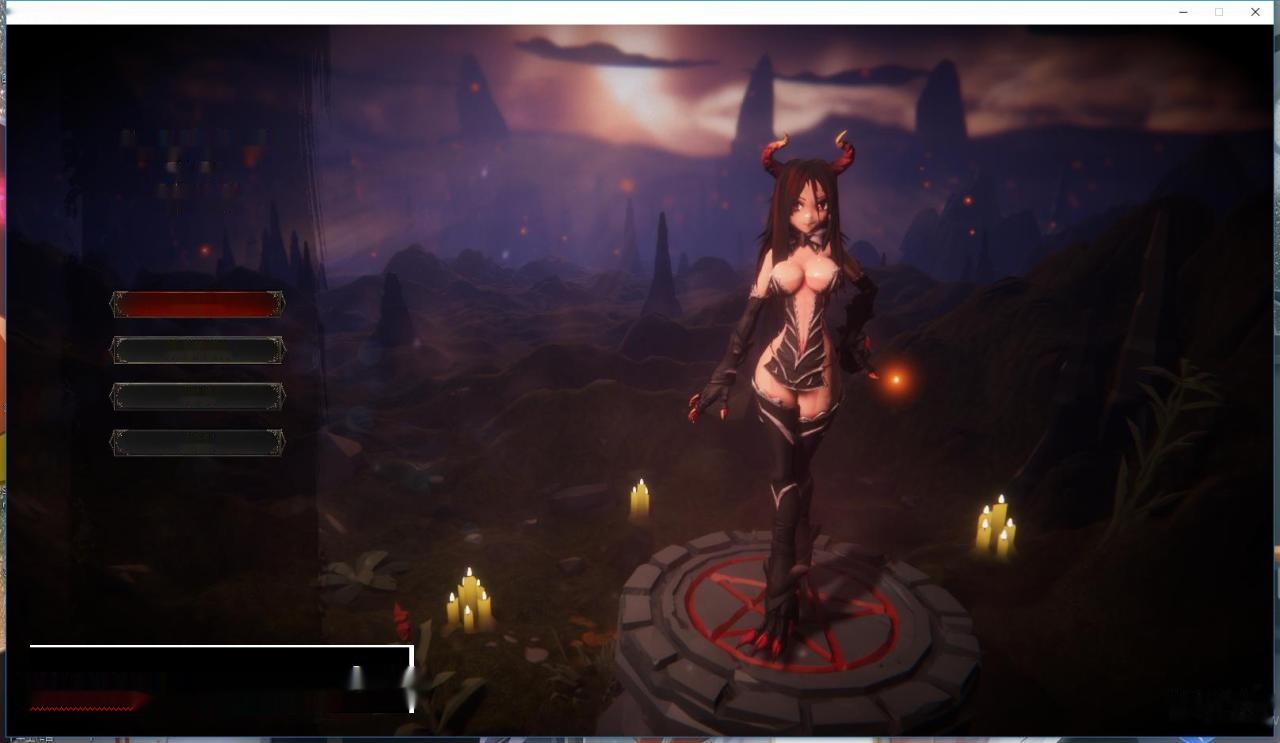
Task: Maximize the game window
Action: (1219, 12)
